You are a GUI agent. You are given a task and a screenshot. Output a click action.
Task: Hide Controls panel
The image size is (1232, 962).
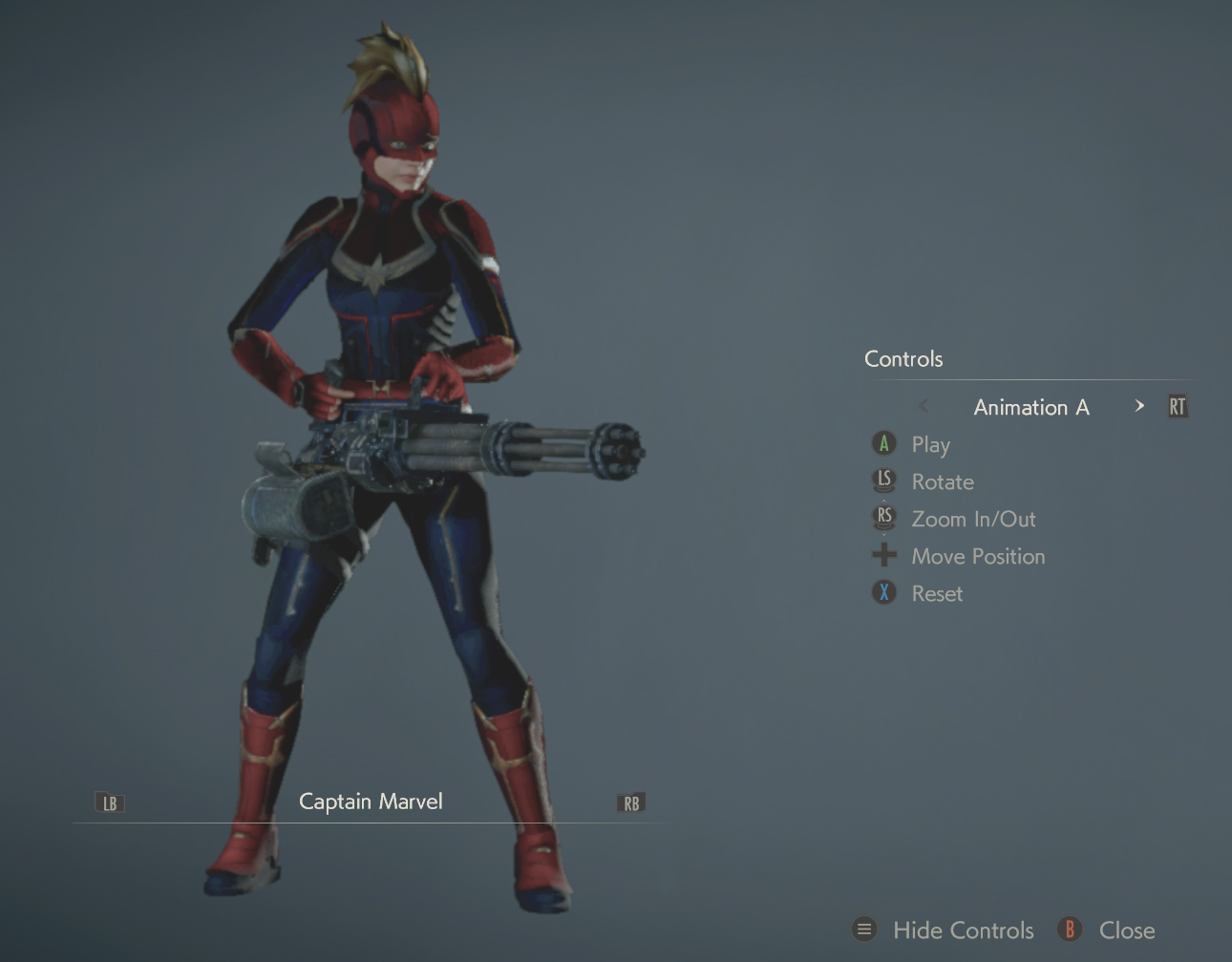pos(962,930)
